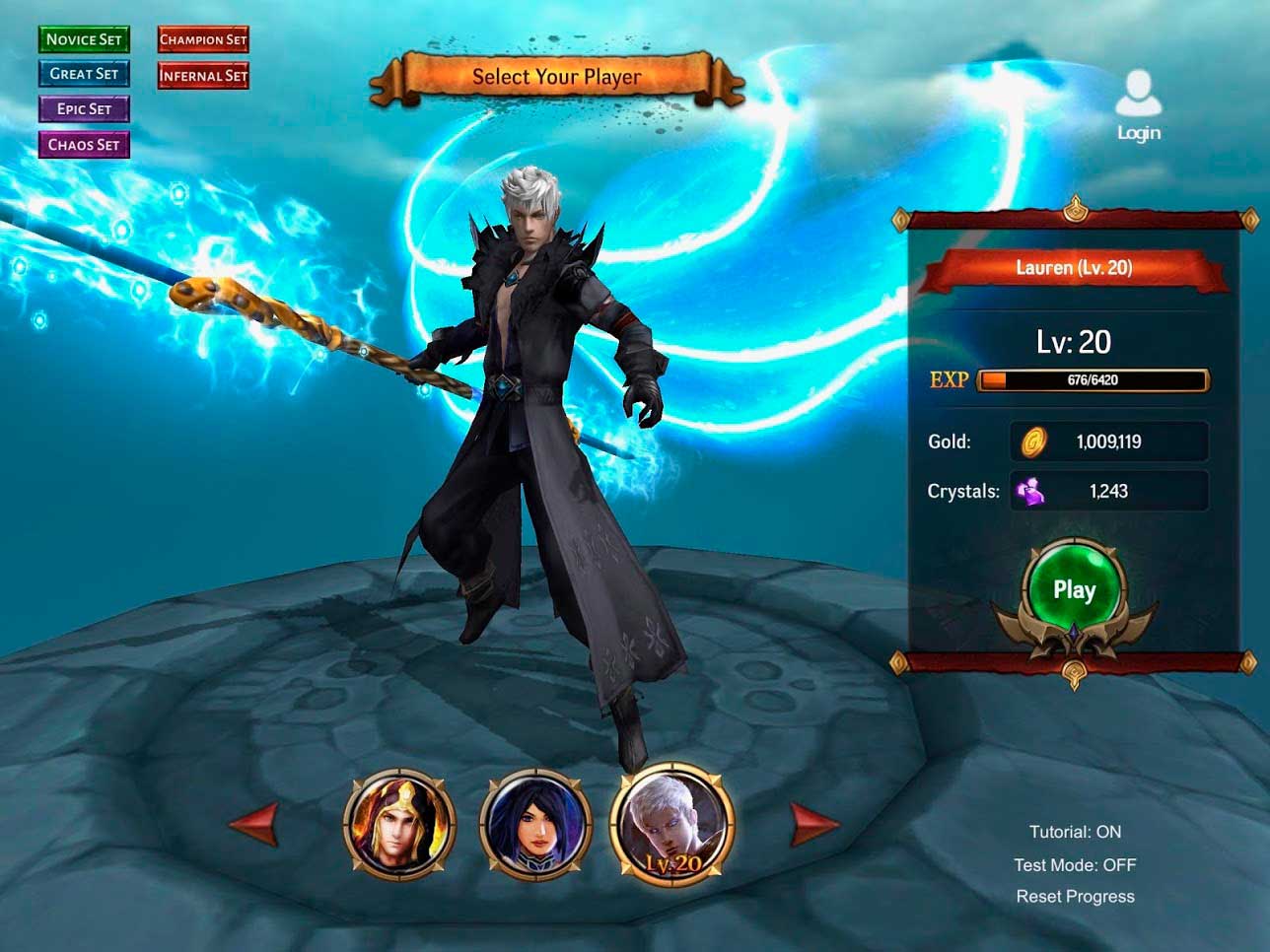Viewport: 1270px width, 952px height.
Task: Select the Novice Set button
Action: click(84, 39)
